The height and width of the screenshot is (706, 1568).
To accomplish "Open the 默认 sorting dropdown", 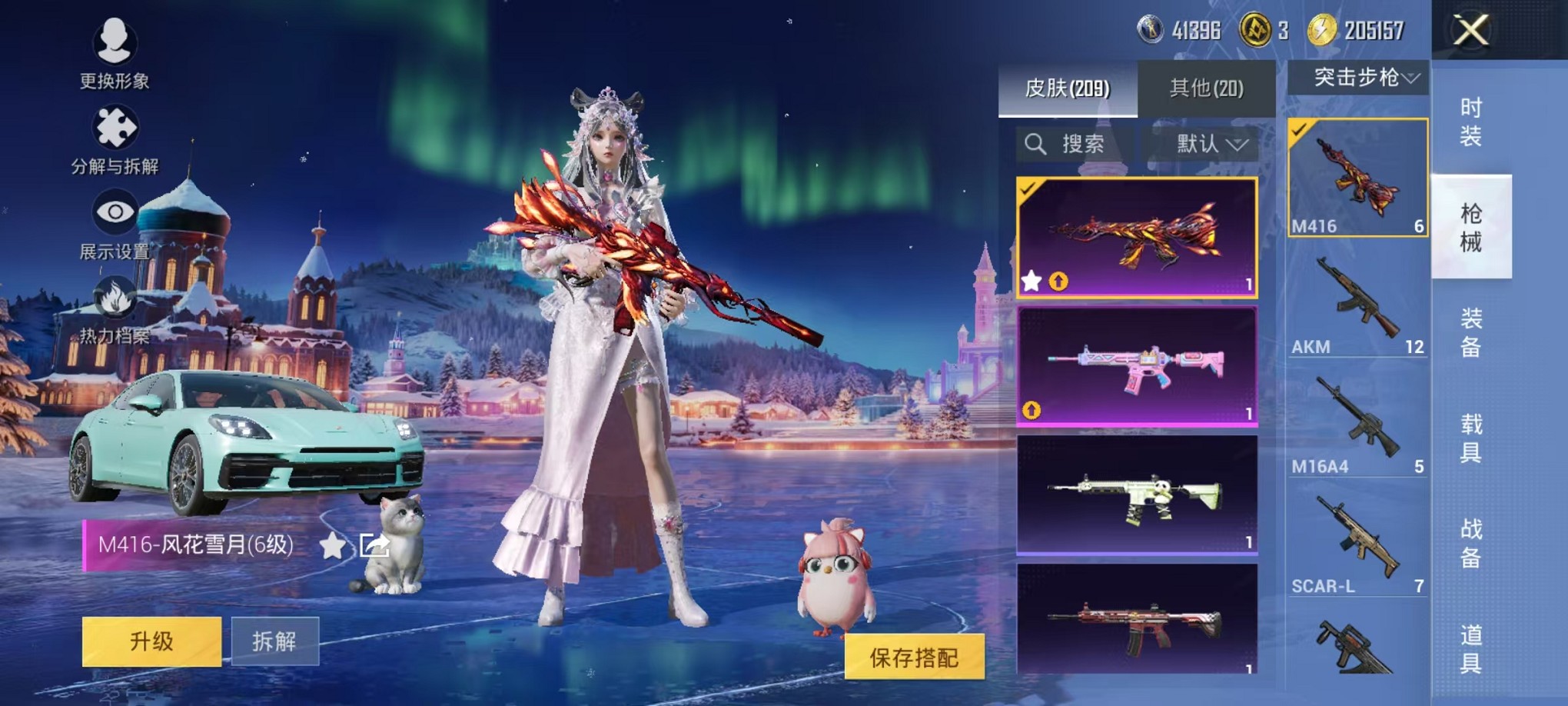I will 1204,145.
